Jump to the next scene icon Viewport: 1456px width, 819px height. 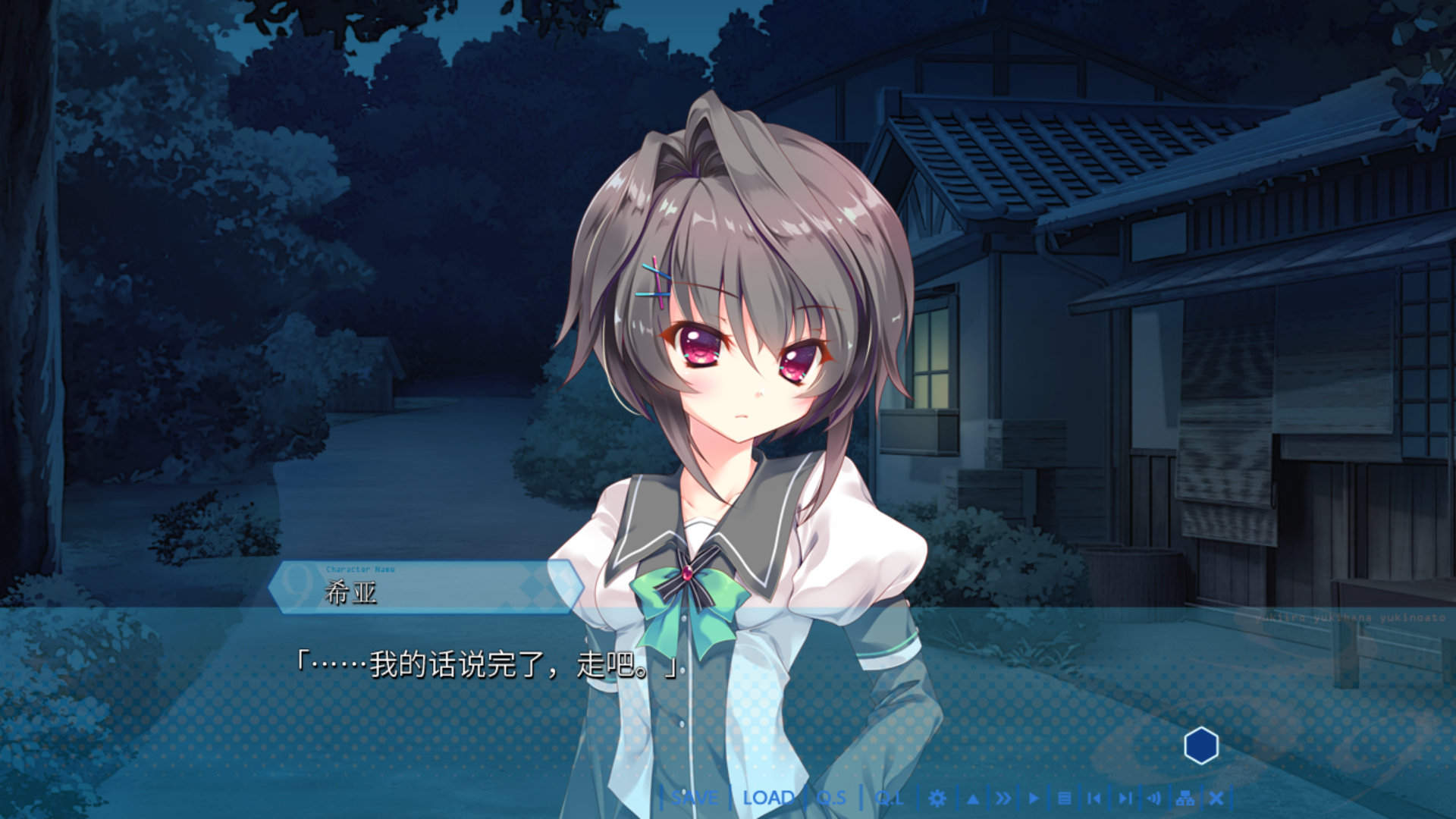tap(1125, 798)
